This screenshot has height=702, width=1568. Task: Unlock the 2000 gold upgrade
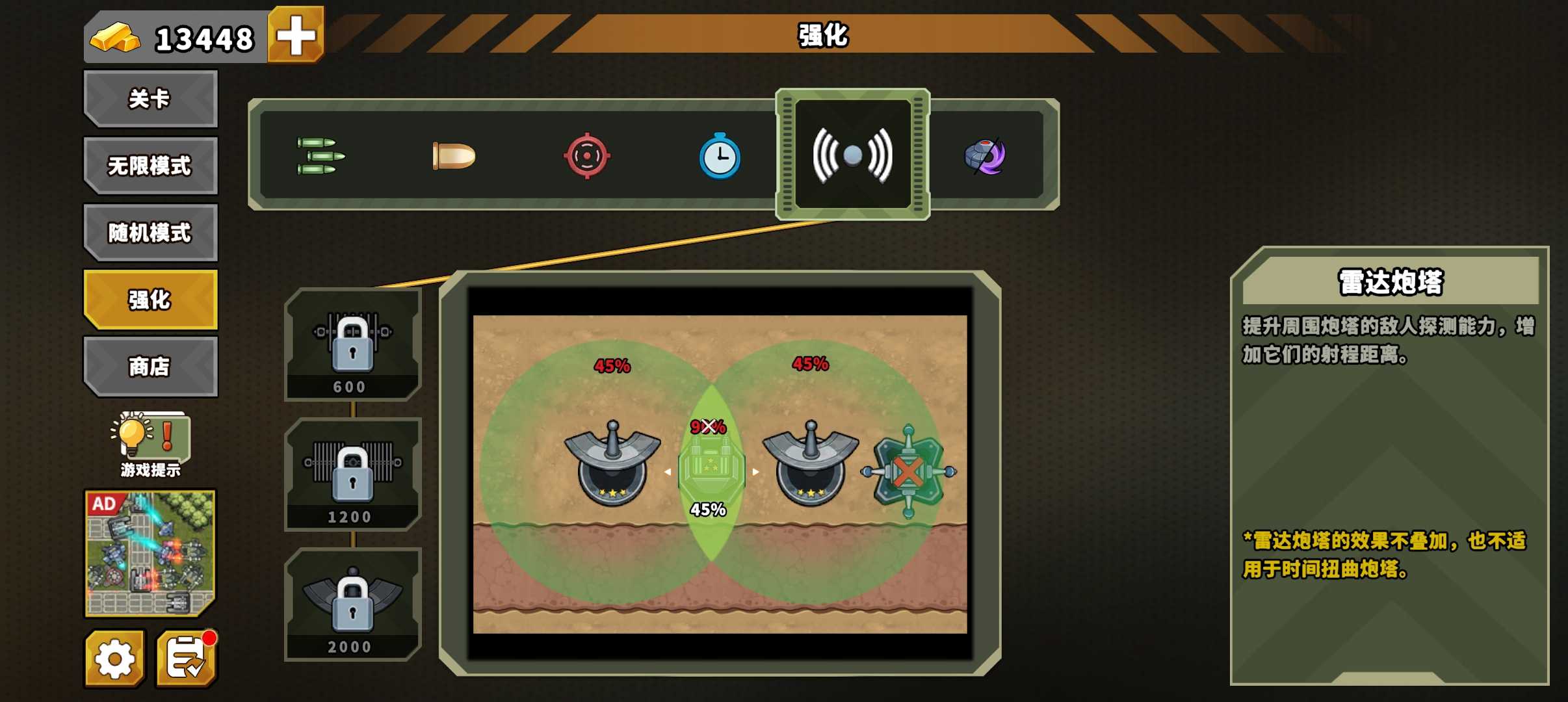click(353, 604)
